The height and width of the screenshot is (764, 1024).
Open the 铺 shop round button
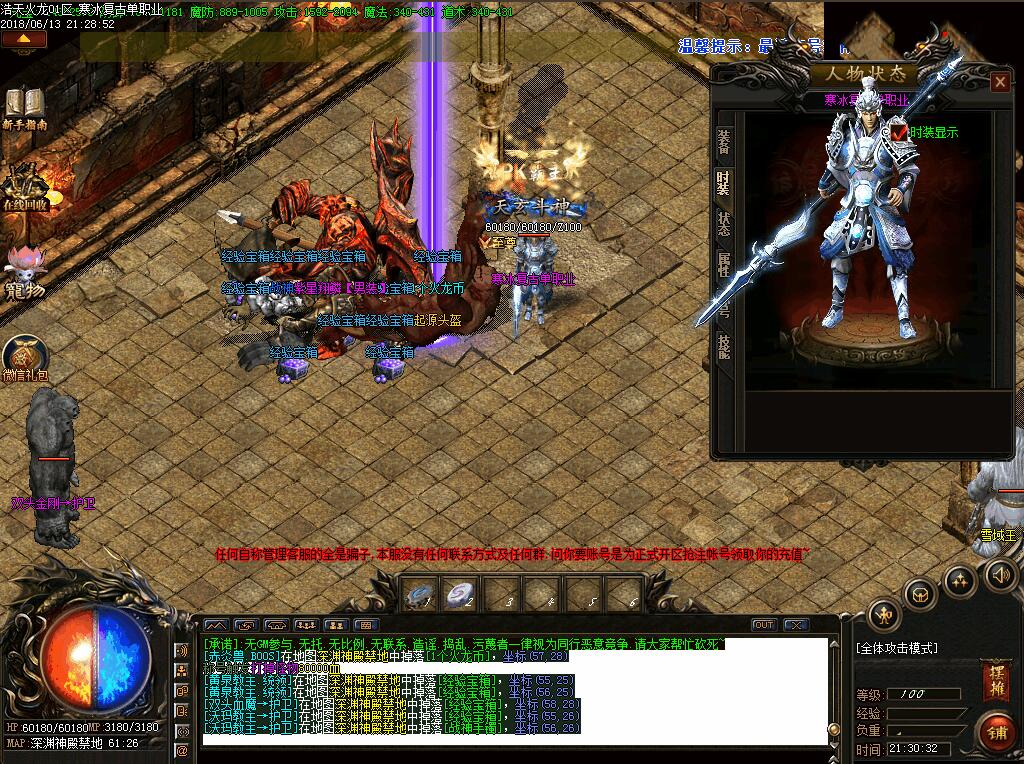tap(996, 731)
